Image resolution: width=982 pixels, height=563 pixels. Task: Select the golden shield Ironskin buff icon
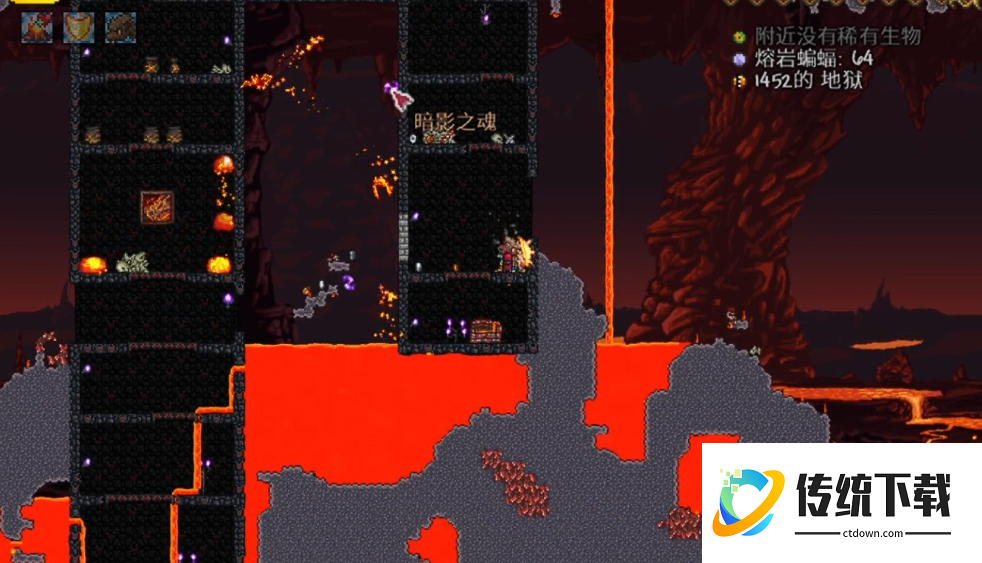79,27
